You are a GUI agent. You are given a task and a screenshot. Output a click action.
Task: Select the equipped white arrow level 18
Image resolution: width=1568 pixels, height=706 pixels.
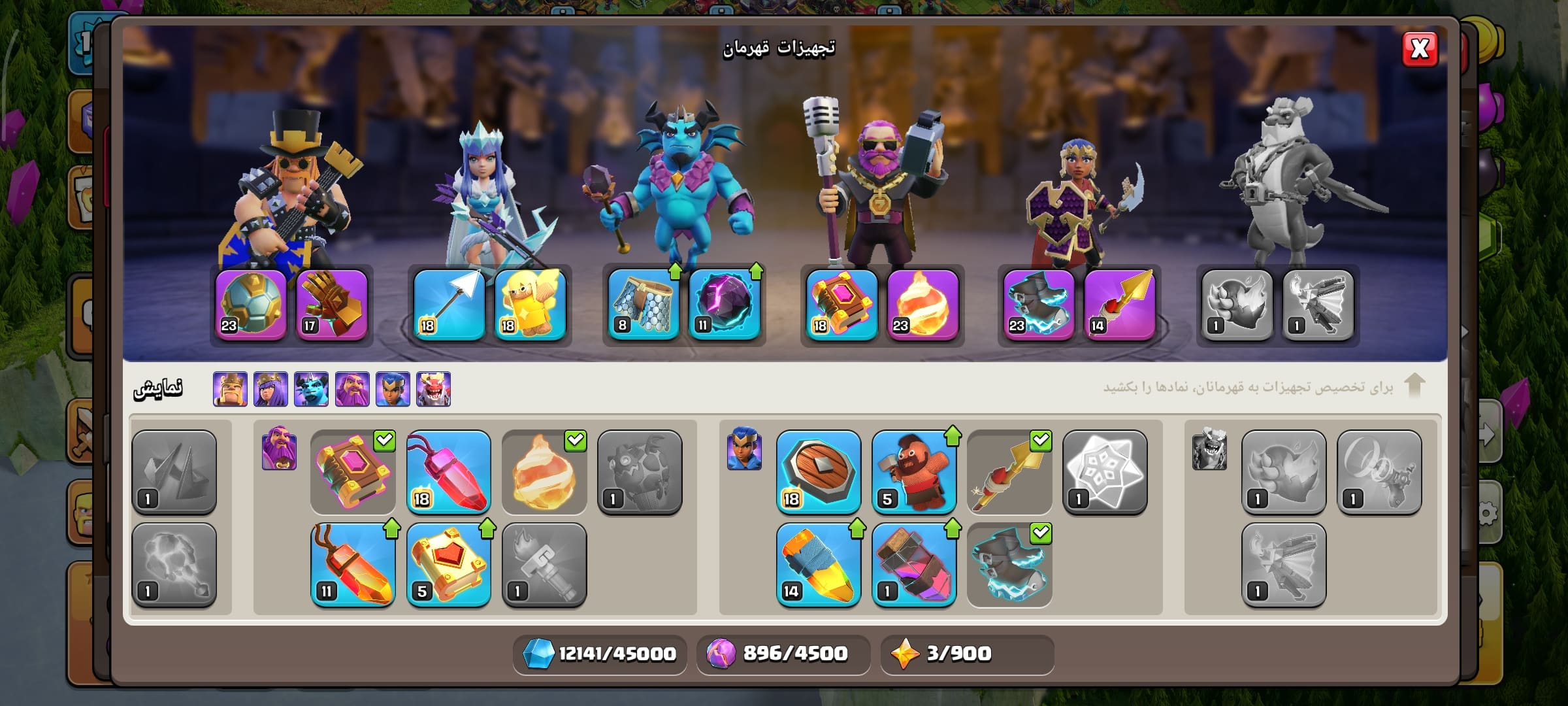pyautogui.click(x=449, y=305)
